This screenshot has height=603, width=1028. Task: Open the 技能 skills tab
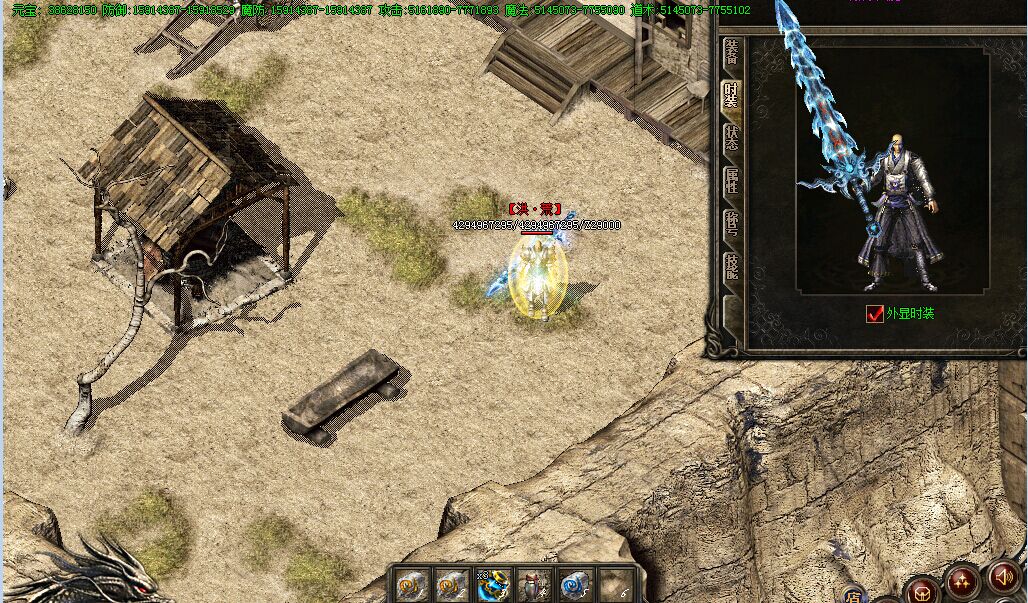(731, 268)
